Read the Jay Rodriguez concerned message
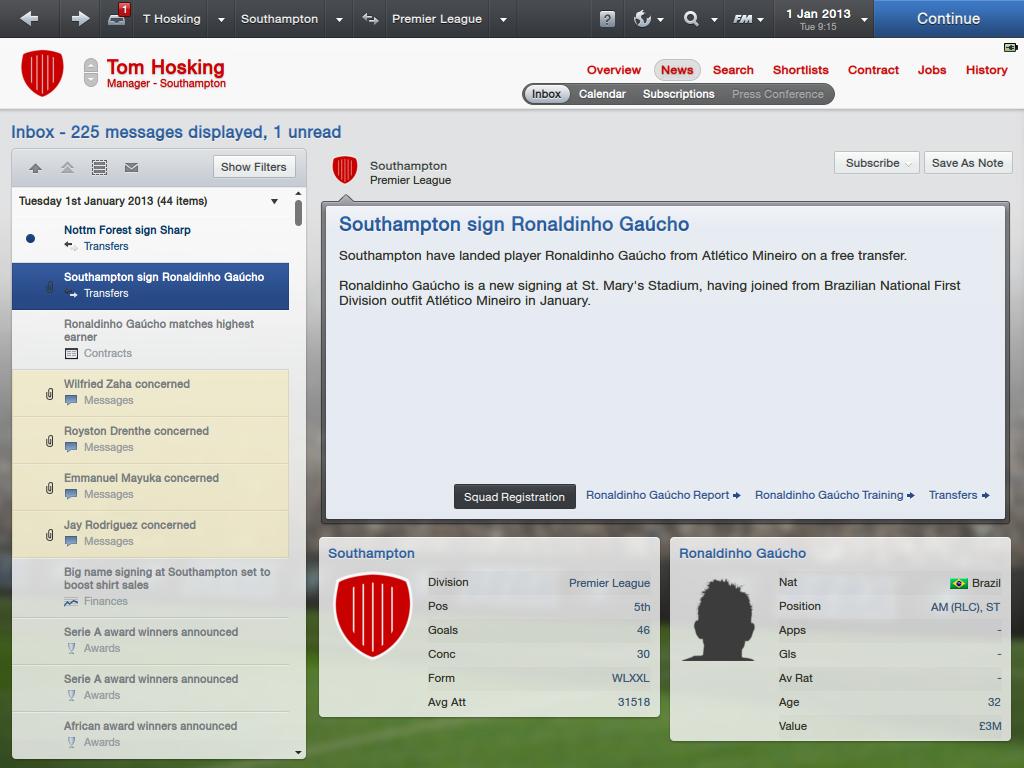Viewport: 1024px width, 768px height. 130,525
